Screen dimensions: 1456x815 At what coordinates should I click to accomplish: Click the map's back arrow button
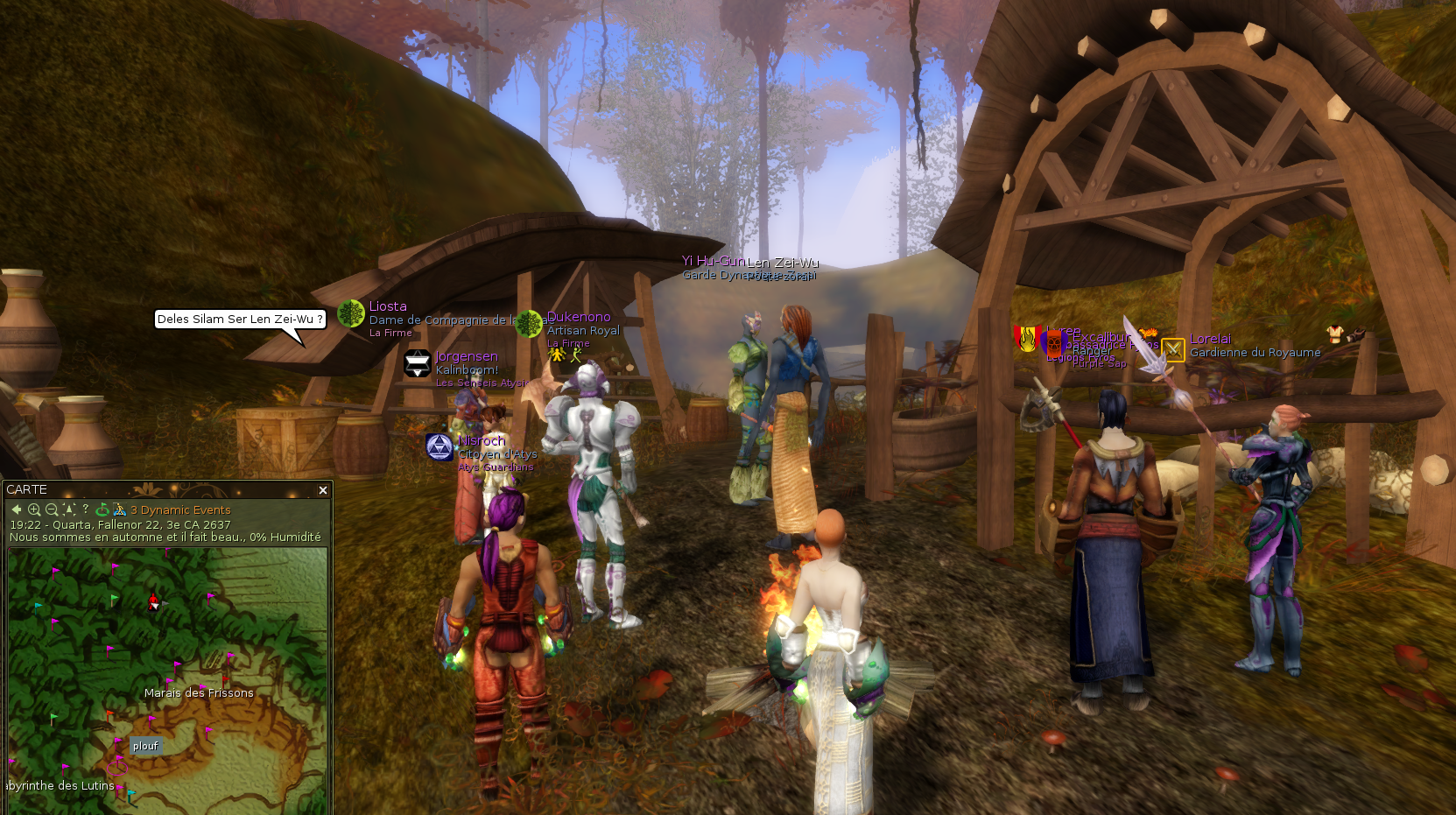click(17, 509)
